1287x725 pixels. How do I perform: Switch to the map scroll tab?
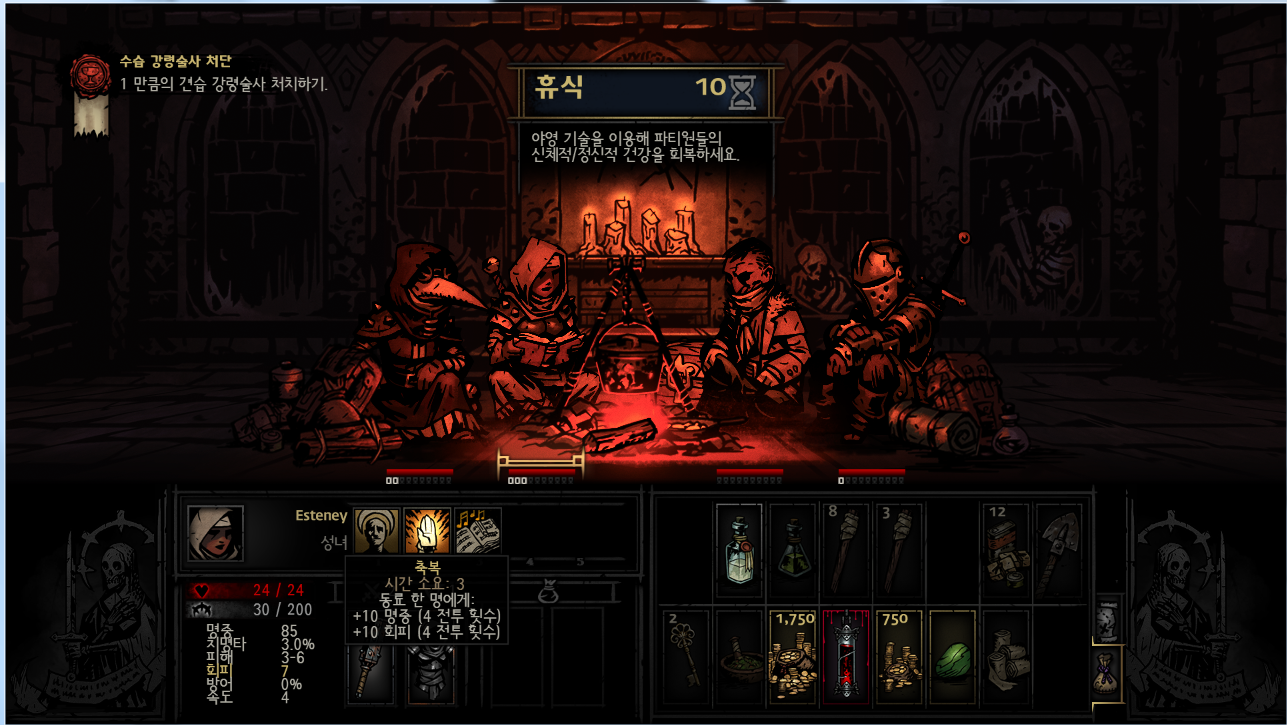click(x=1106, y=620)
